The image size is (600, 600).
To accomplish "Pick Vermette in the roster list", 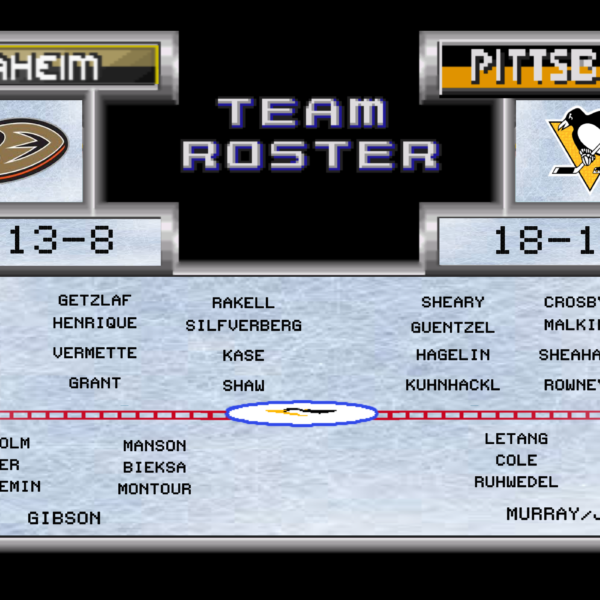I will (95, 353).
